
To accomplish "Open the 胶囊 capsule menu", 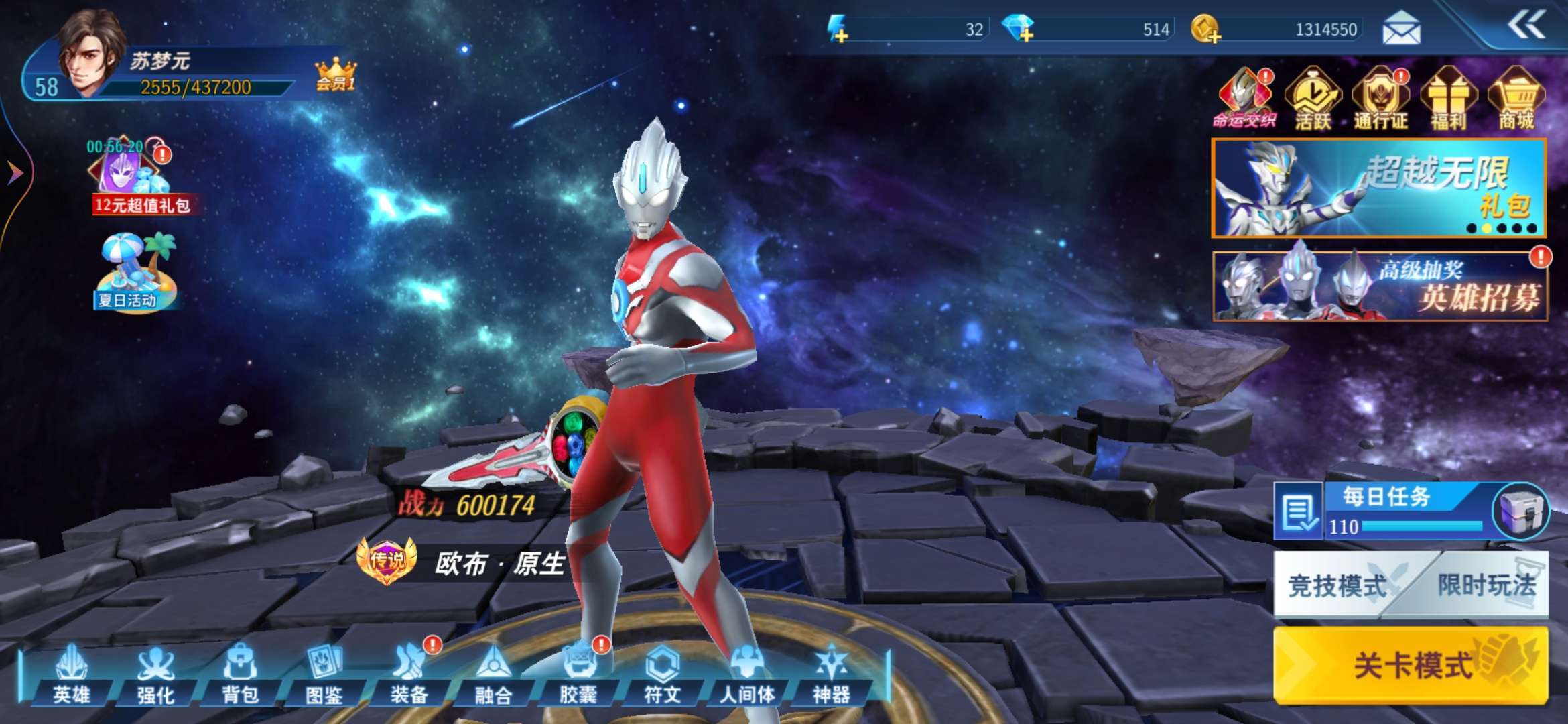I will click(x=578, y=674).
